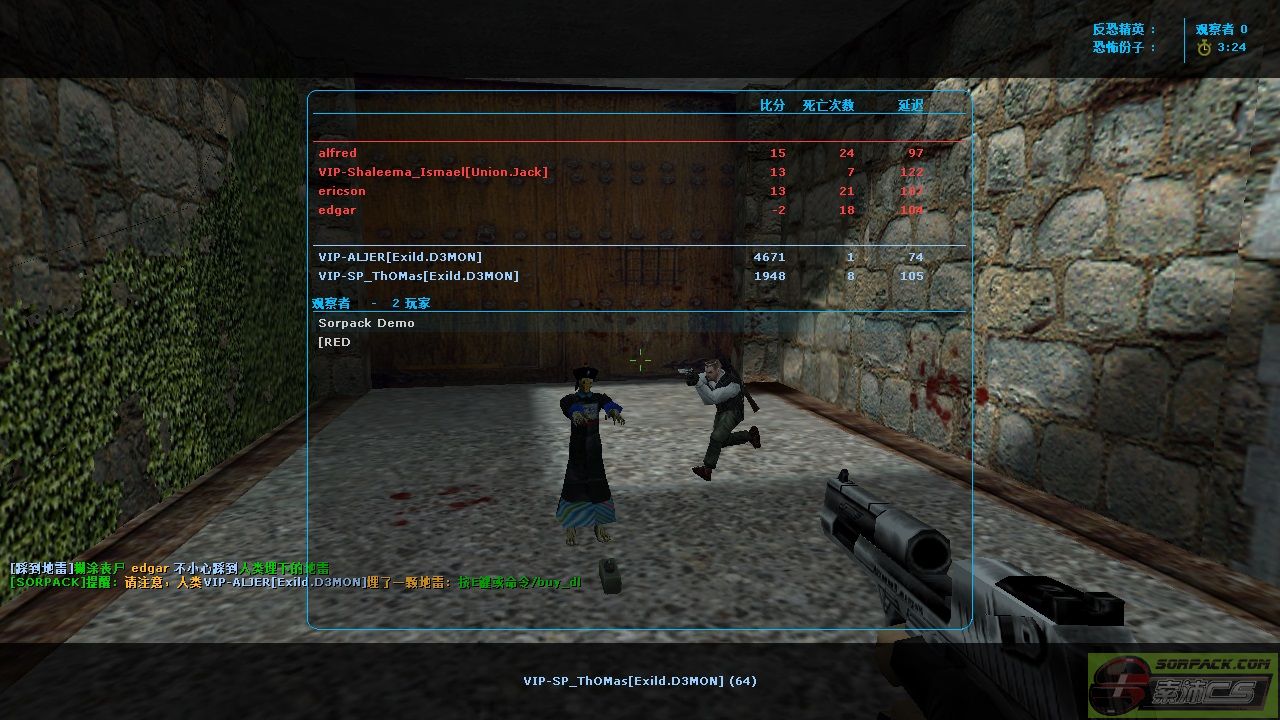The width and height of the screenshot is (1280, 720).
Task: Choose ericson's row on the scoreboard
Action: tap(342, 191)
